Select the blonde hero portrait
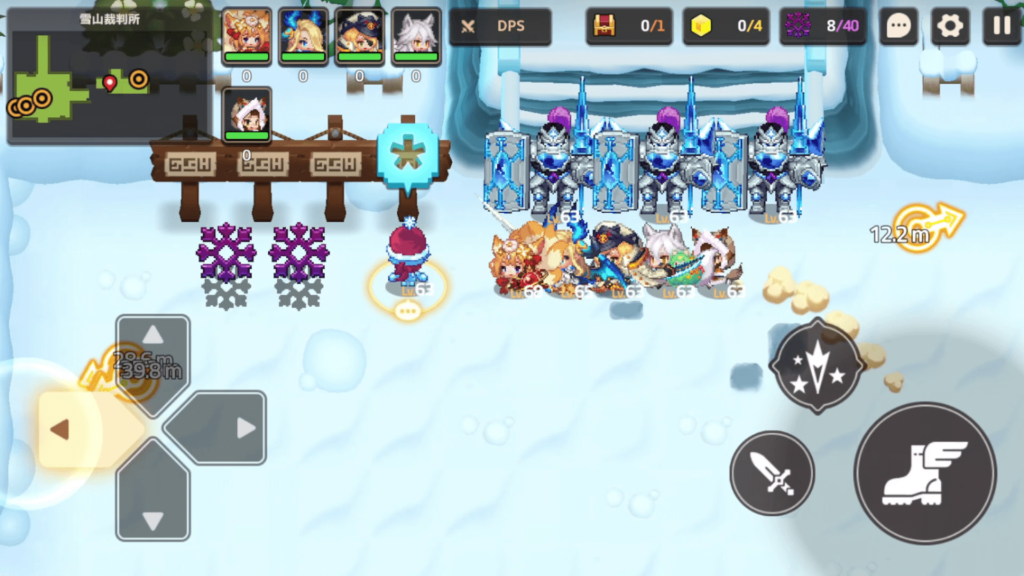Screen dimensions: 1024x576 coord(303,36)
